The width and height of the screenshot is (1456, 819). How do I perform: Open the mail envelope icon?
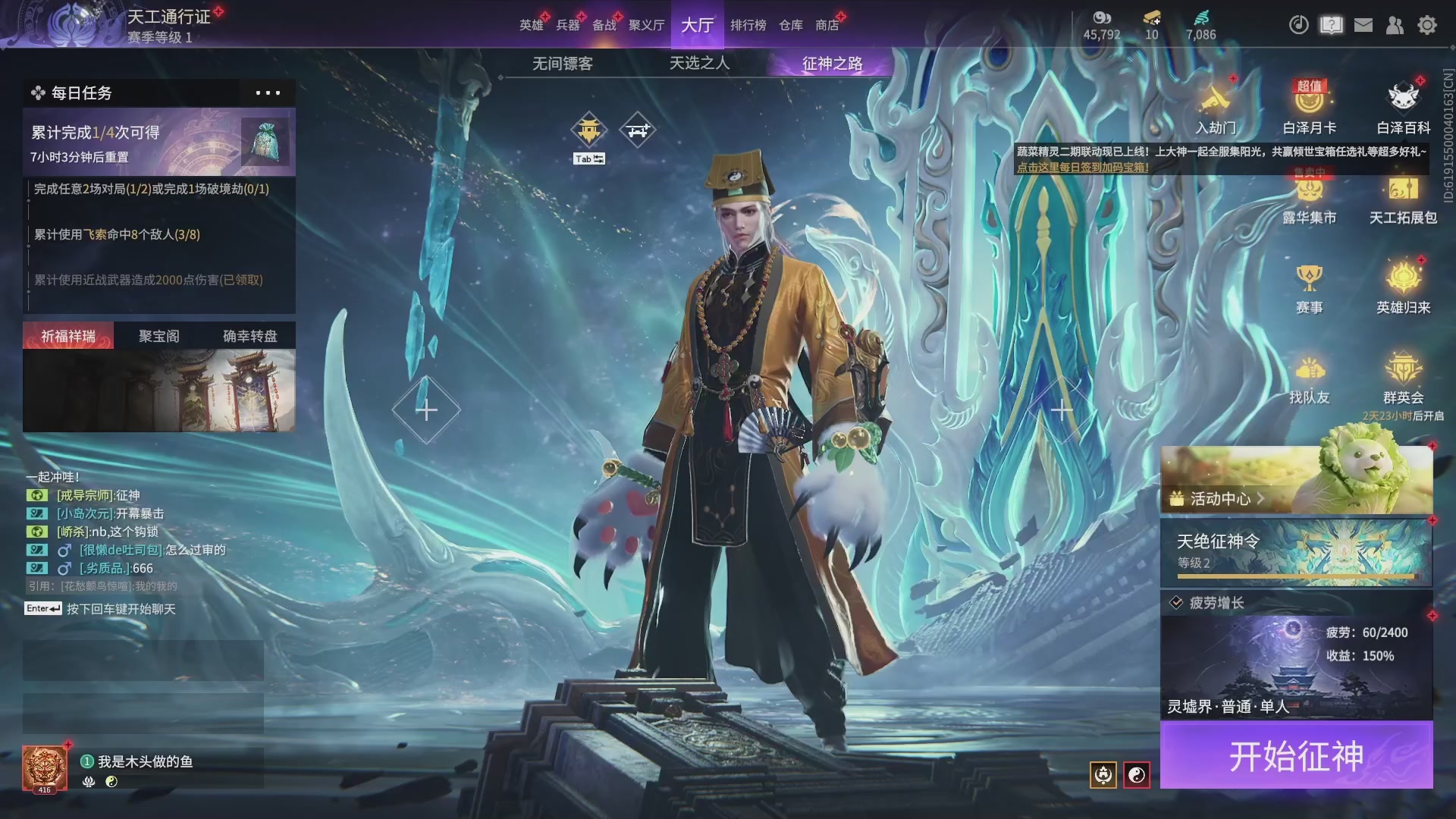tap(1363, 25)
